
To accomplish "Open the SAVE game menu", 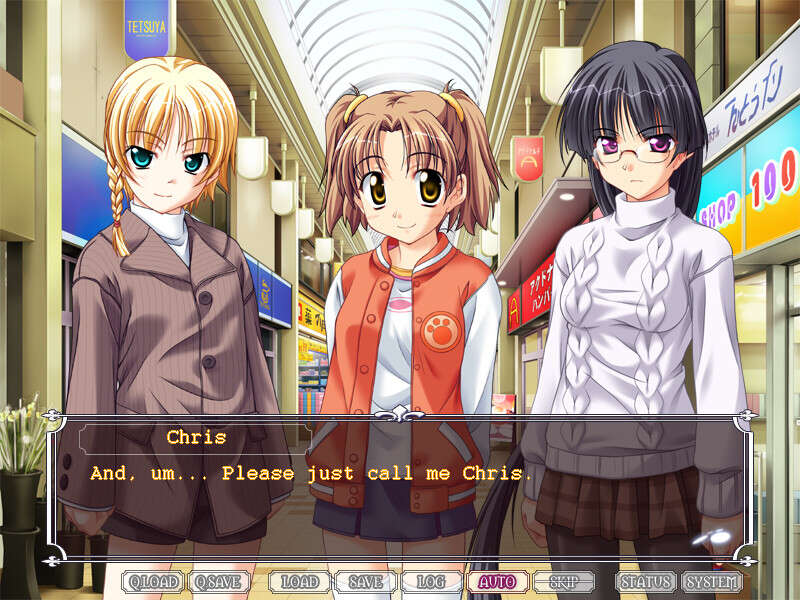I will pyautogui.click(x=365, y=581).
